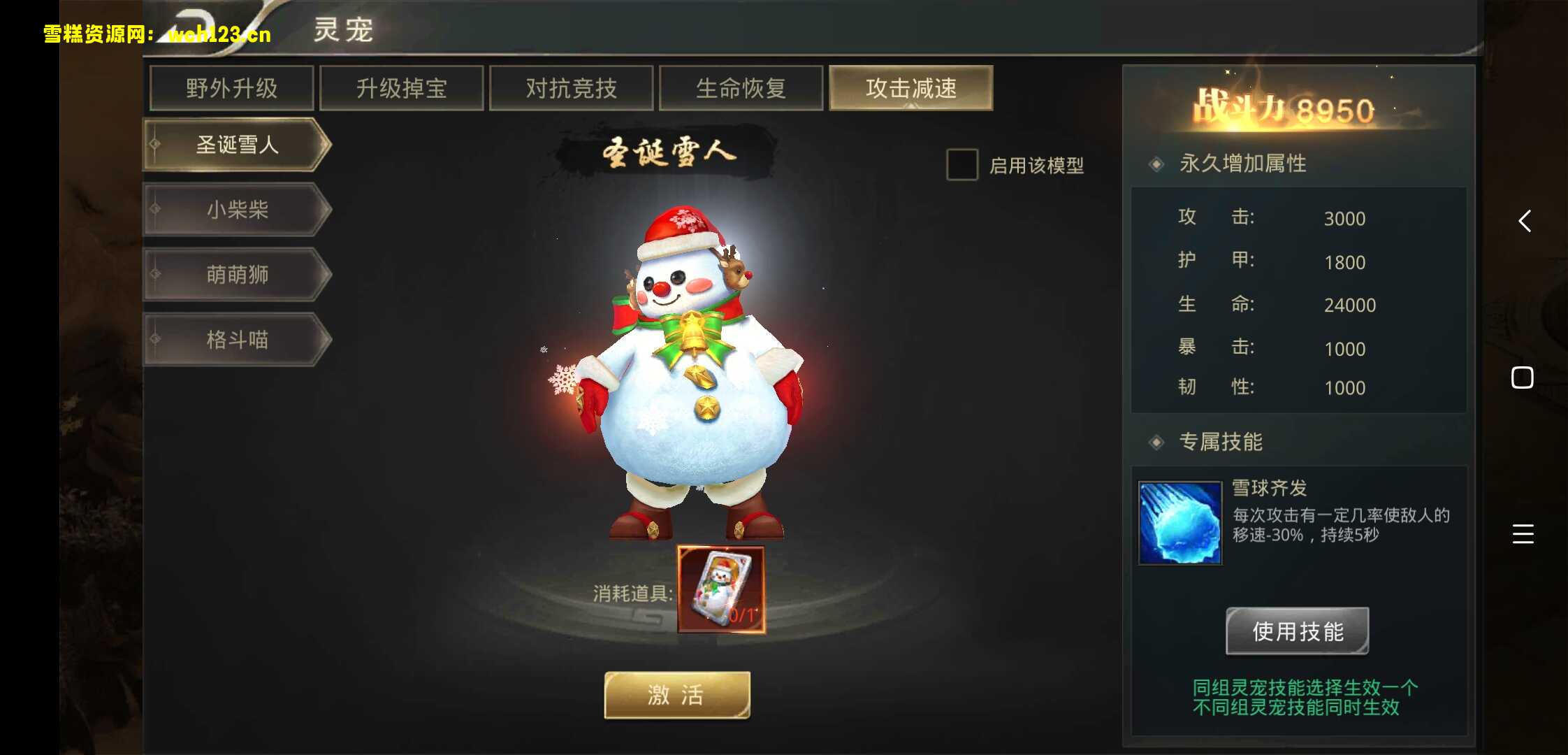Viewport: 1568px width, 755px height.
Task: Tap the snowman card consumable item slot
Action: coord(720,590)
